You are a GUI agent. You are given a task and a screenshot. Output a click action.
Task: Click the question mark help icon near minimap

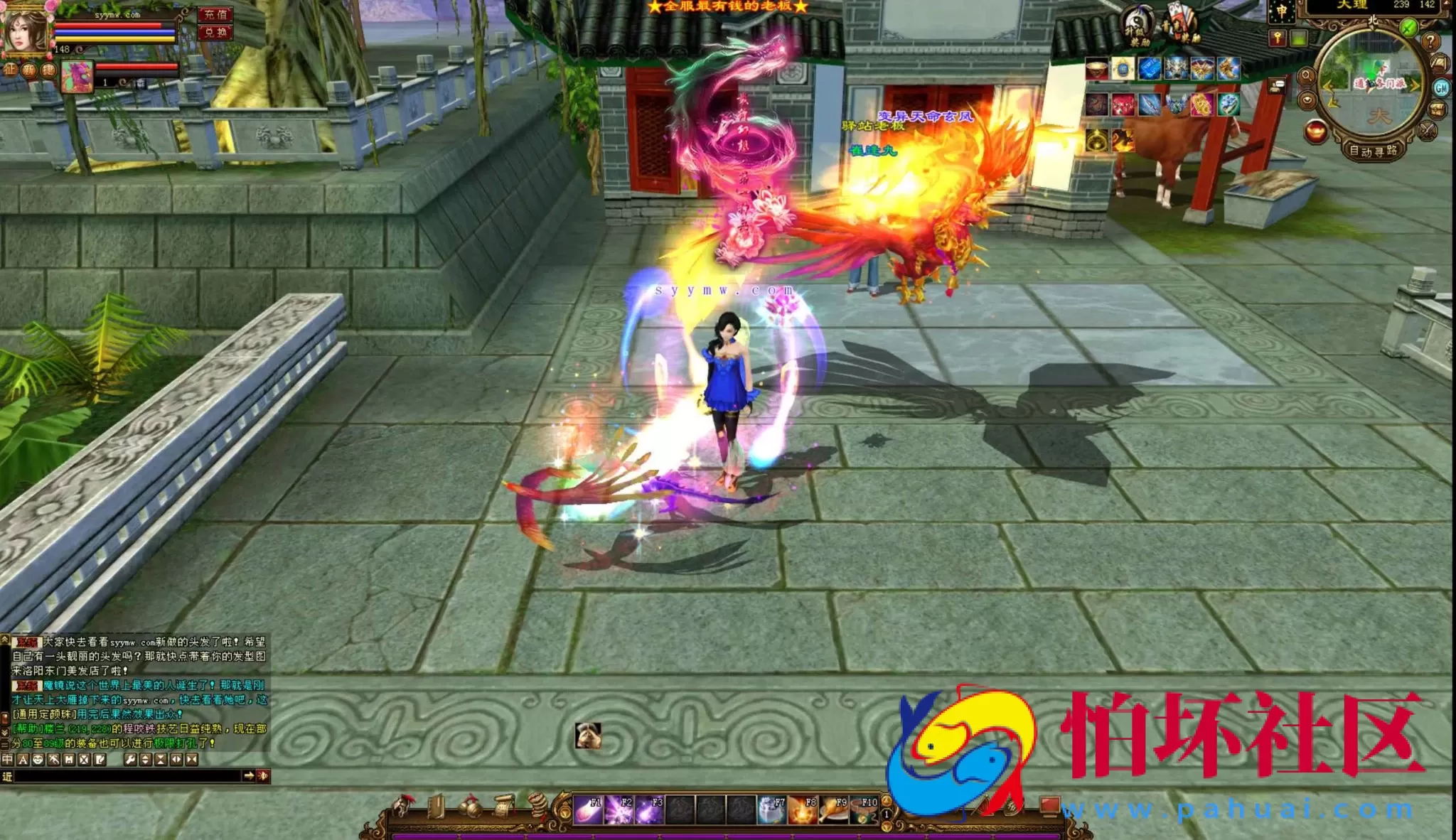[x=1430, y=42]
